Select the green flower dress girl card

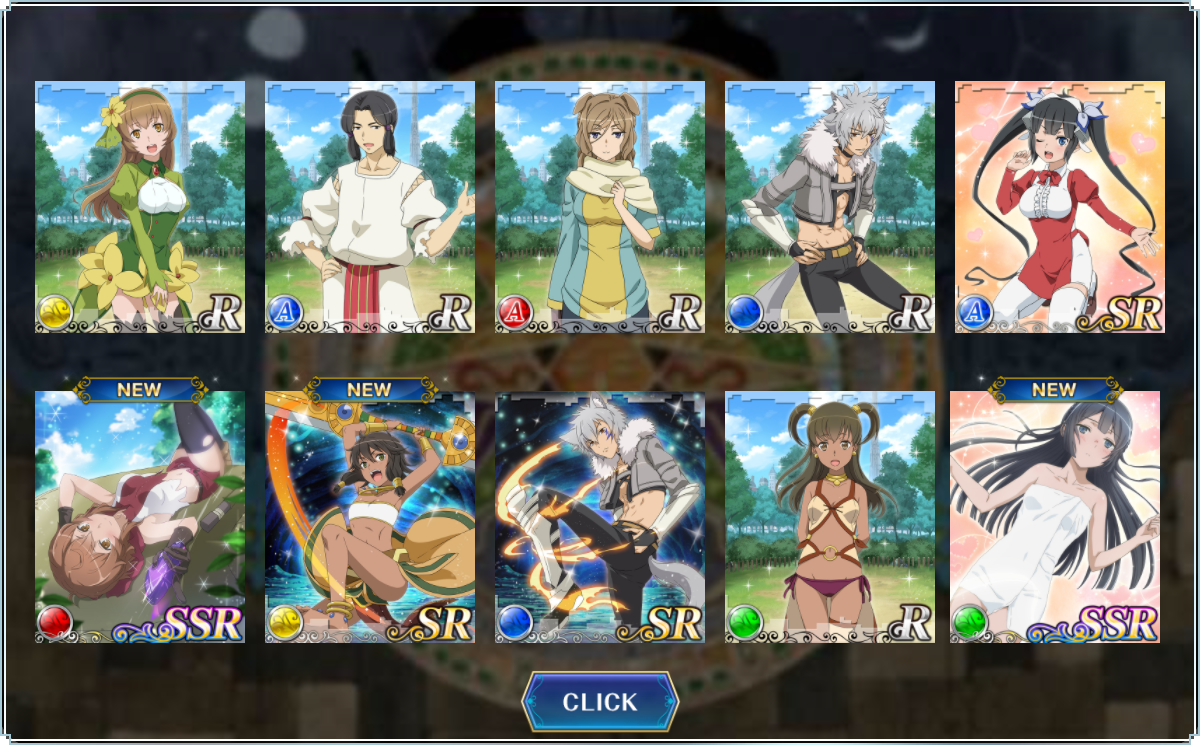[140, 207]
